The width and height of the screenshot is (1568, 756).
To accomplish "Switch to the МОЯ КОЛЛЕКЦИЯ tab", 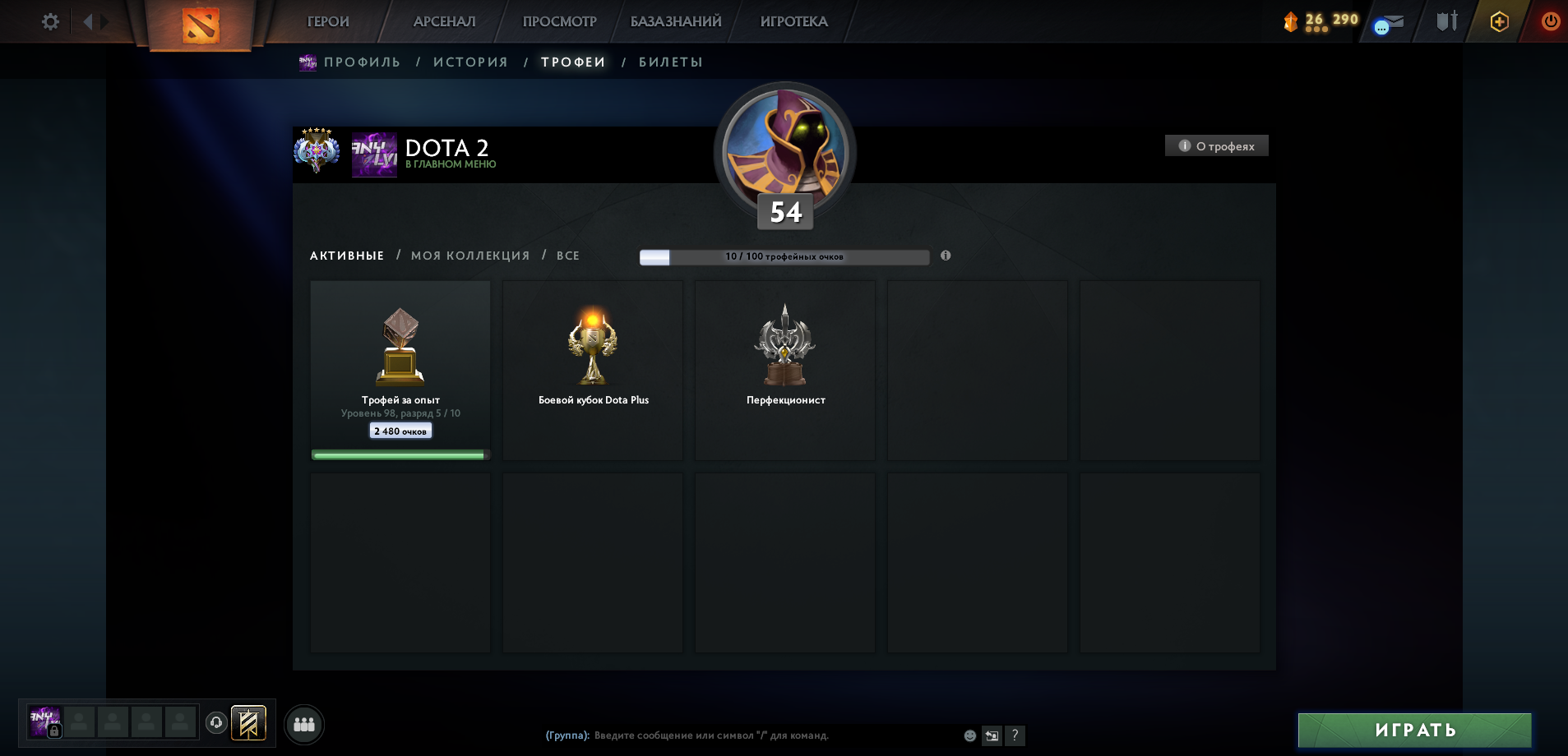I will click(x=470, y=256).
